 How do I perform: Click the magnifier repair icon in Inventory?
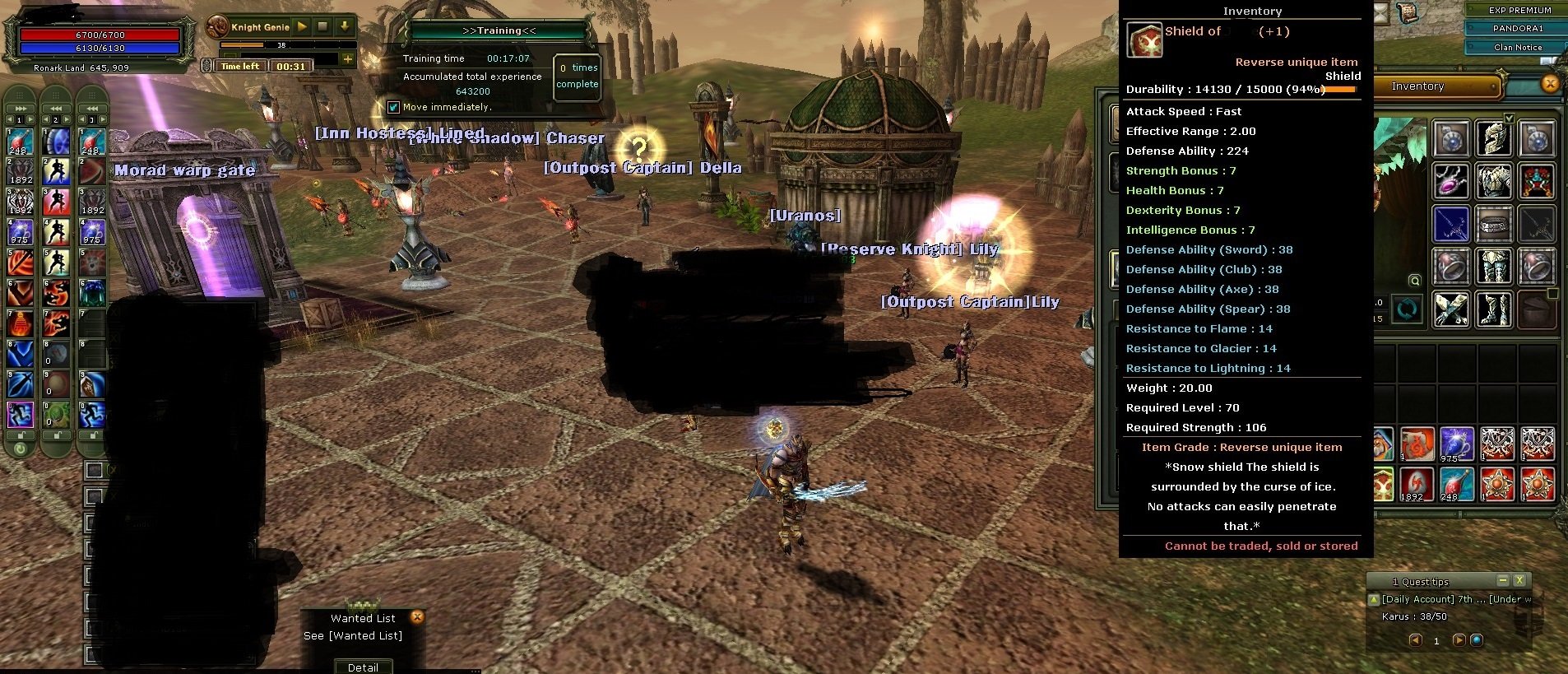(1415, 281)
